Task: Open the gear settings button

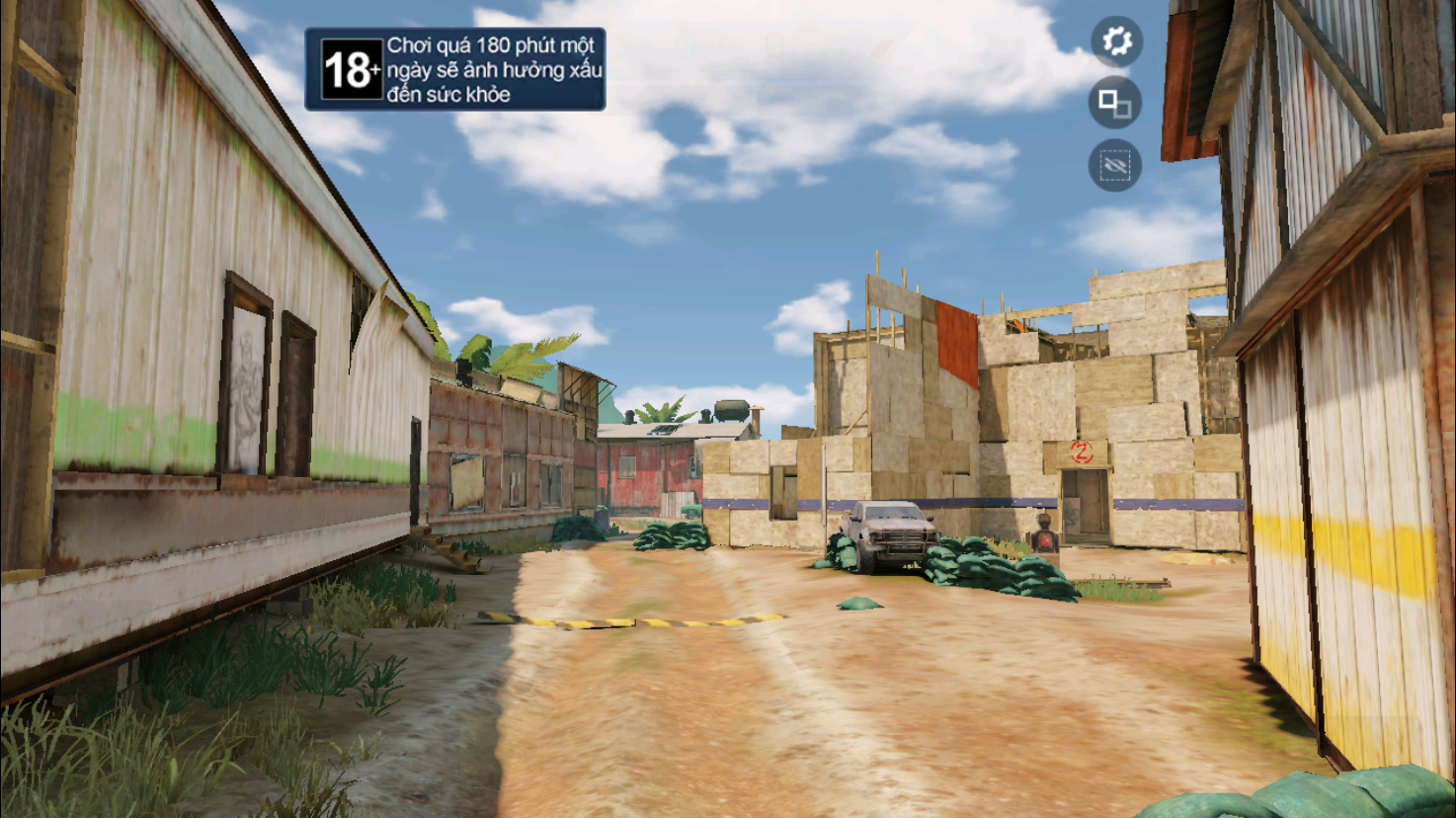Action: (1116, 41)
